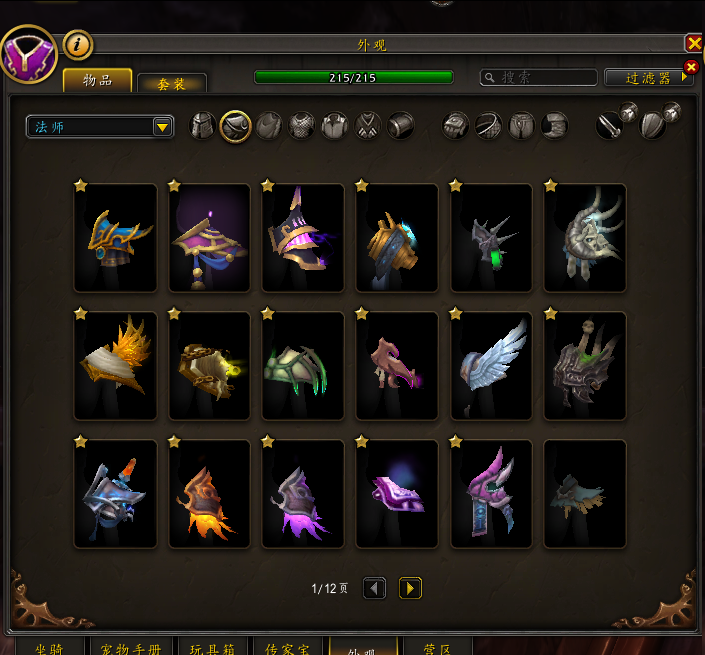Go to the previous page of appearances
This screenshot has height=655, width=705.
pos(374,588)
